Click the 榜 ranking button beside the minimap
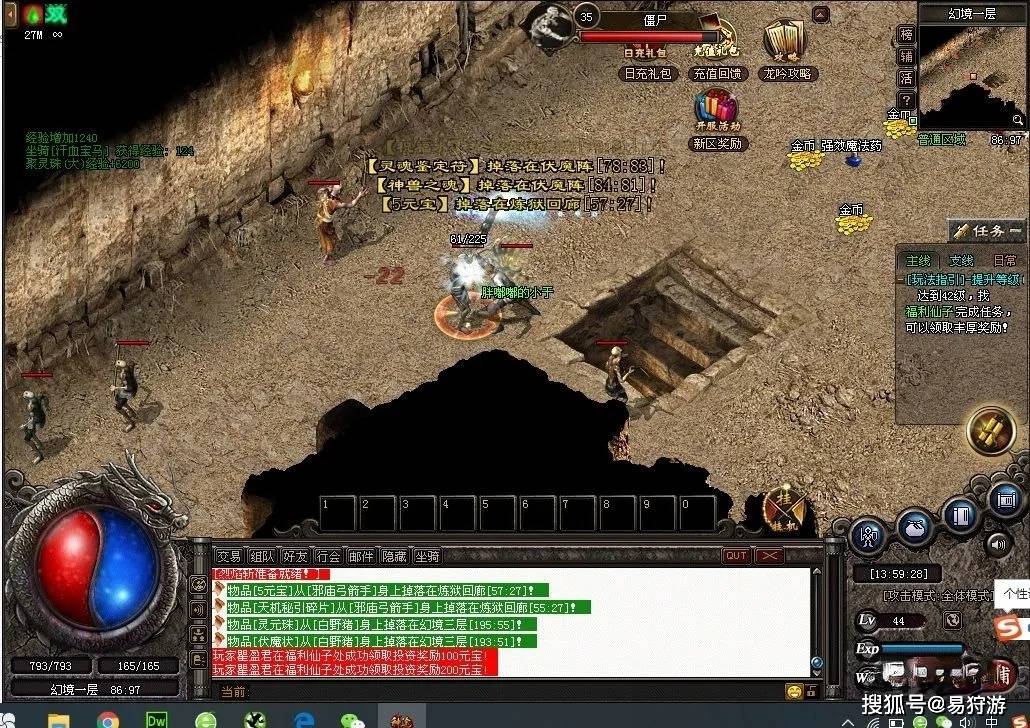The height and width of the screenshot is (728, 1030). point(906,35)
